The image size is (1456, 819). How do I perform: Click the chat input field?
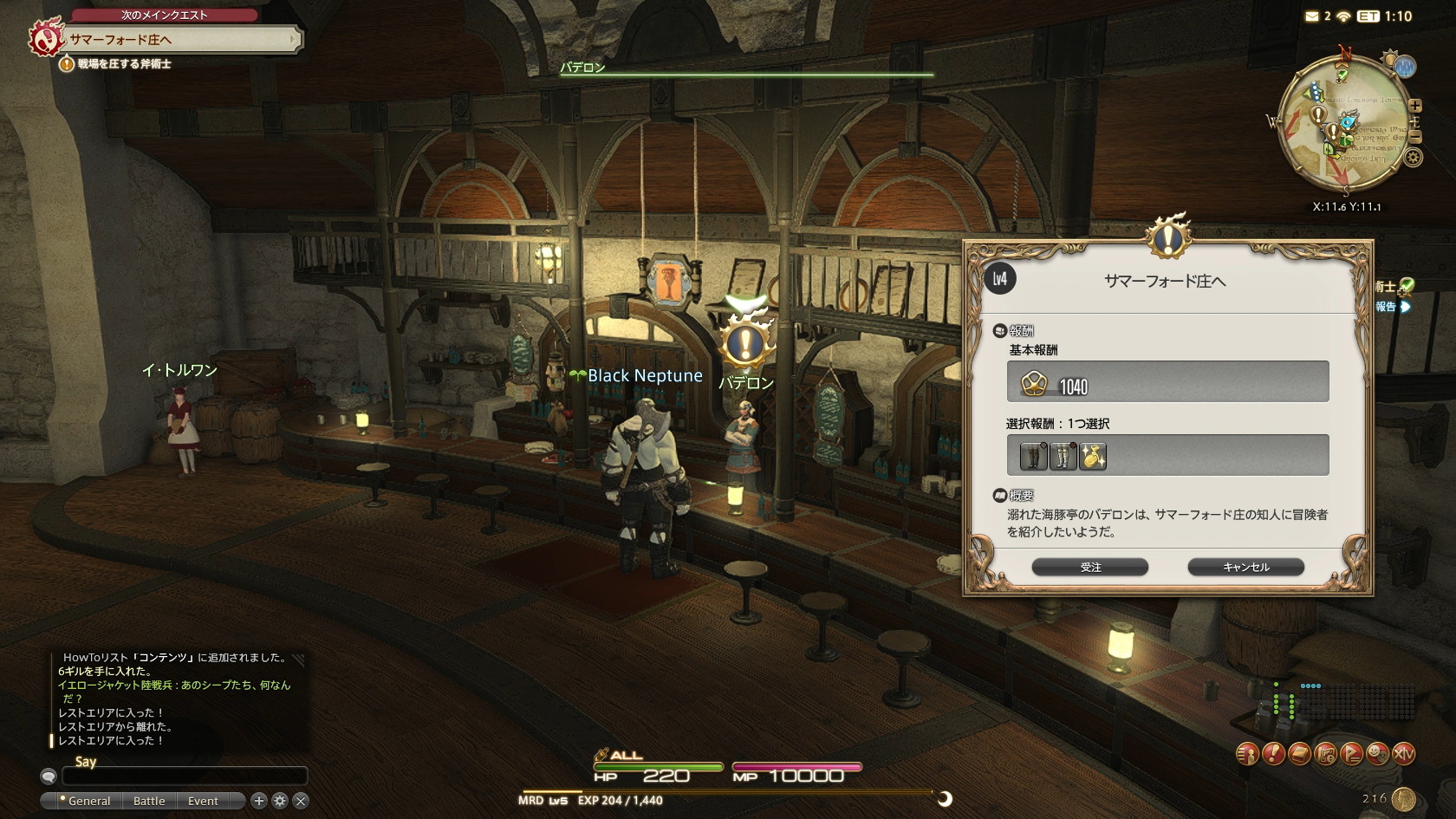184,776
